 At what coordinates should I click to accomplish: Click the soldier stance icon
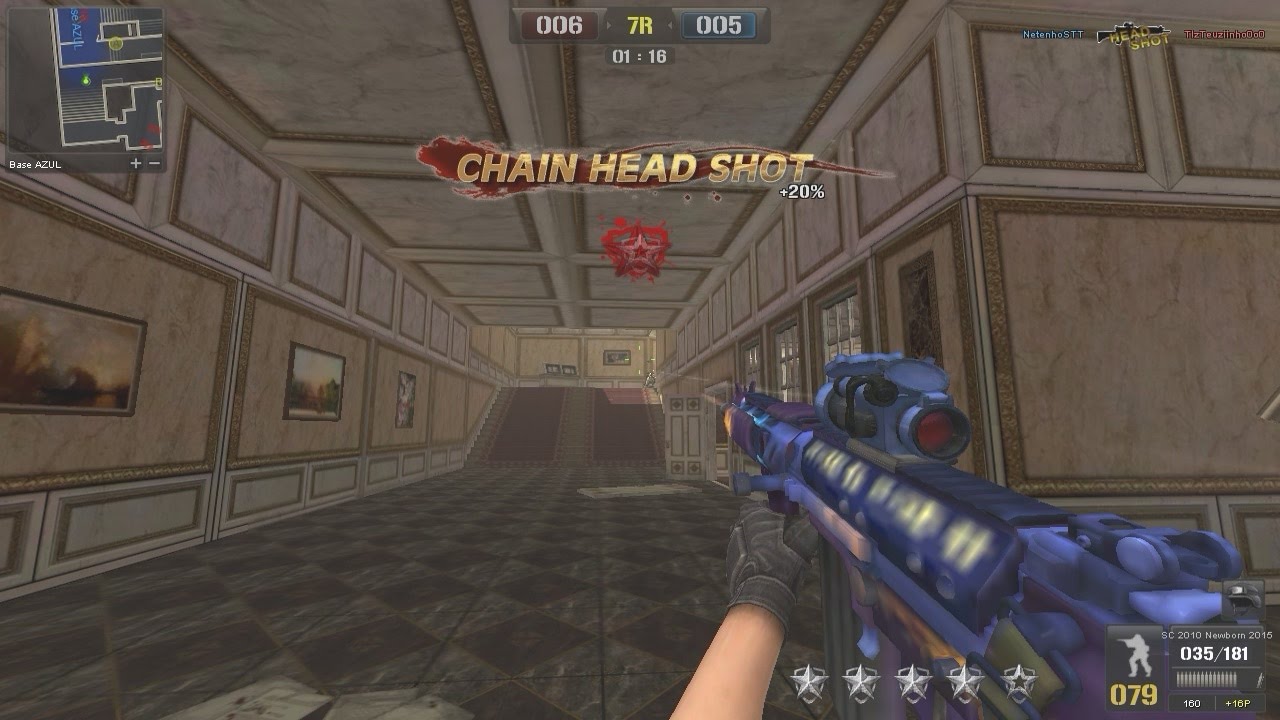click(x=1136, y=656)
